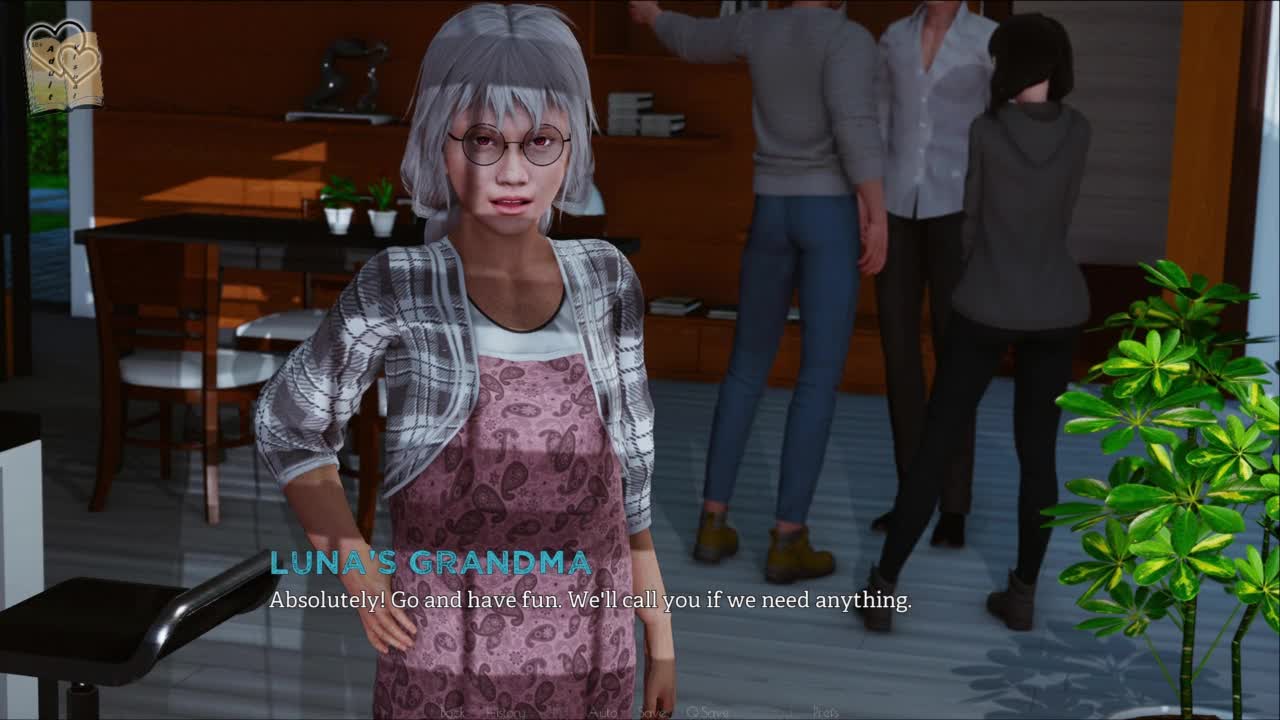Open the Save menu

pyautogui.click(x=653, y=712)
